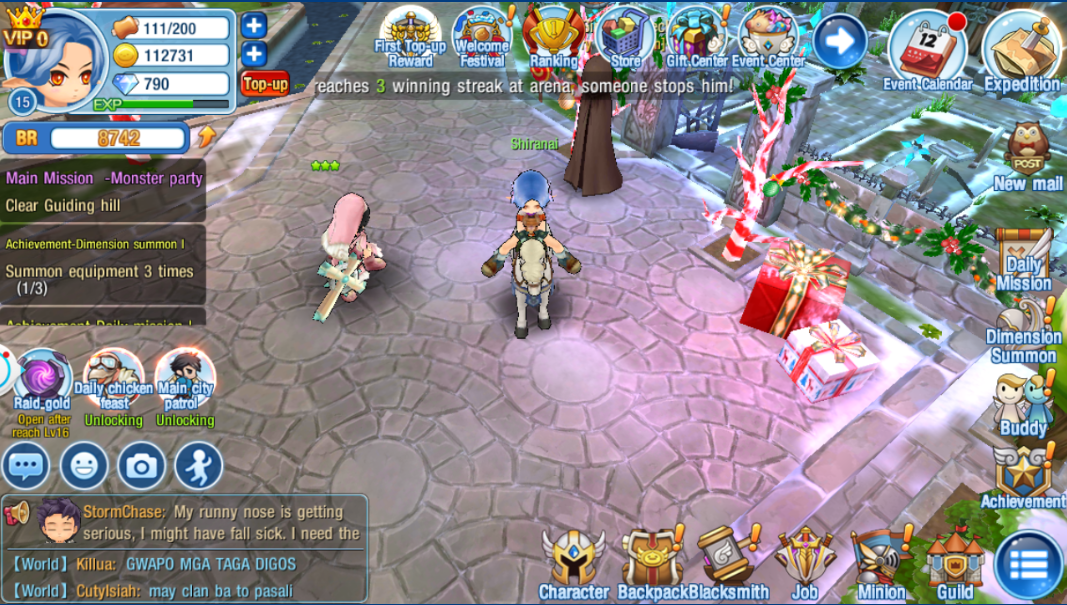Open the Event Calendar
Image resolution: width=1067 pixels, height=605 pixels.
point(927,50)
